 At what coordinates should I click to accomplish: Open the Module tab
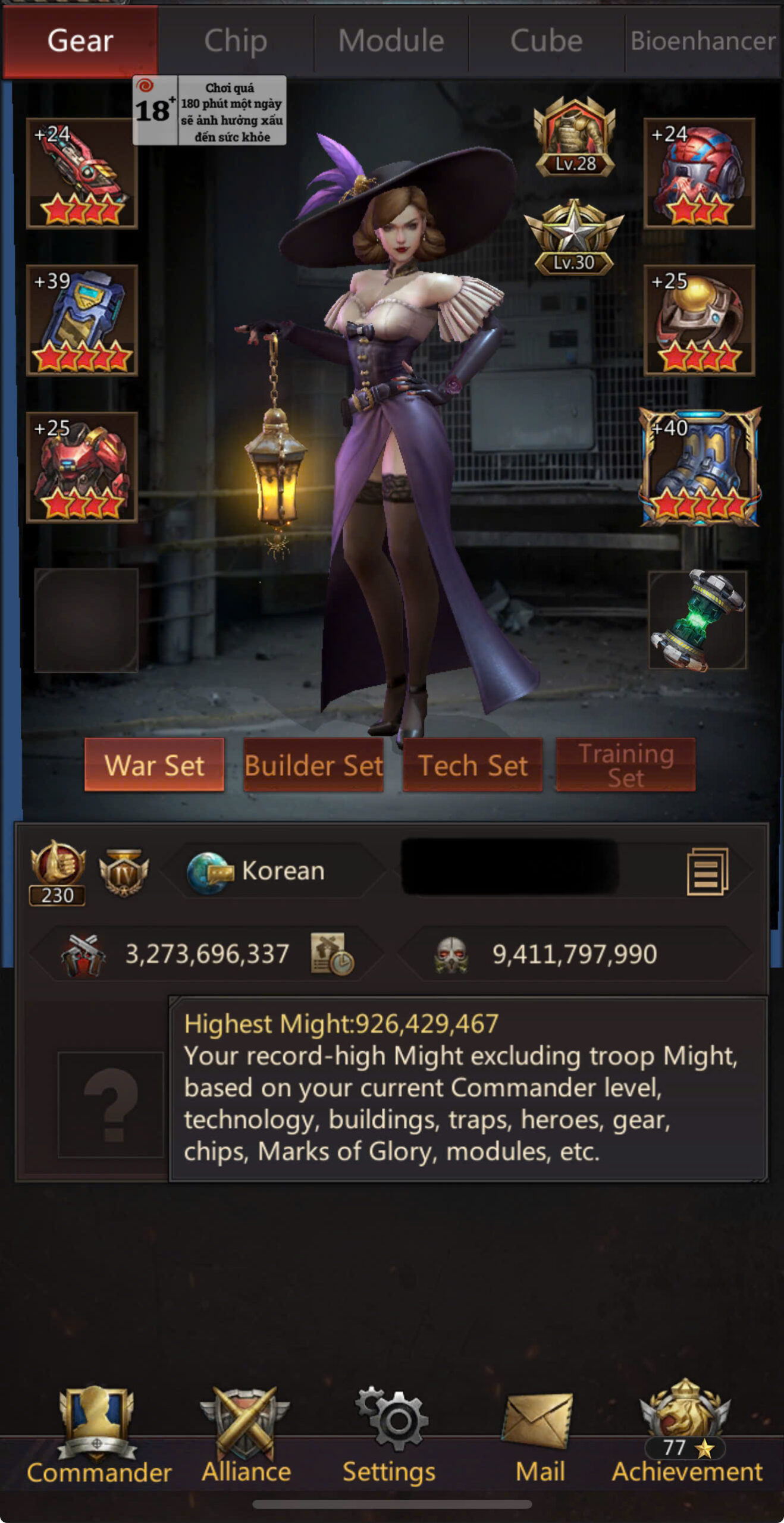pyautogui.click(x=391, y=41)
